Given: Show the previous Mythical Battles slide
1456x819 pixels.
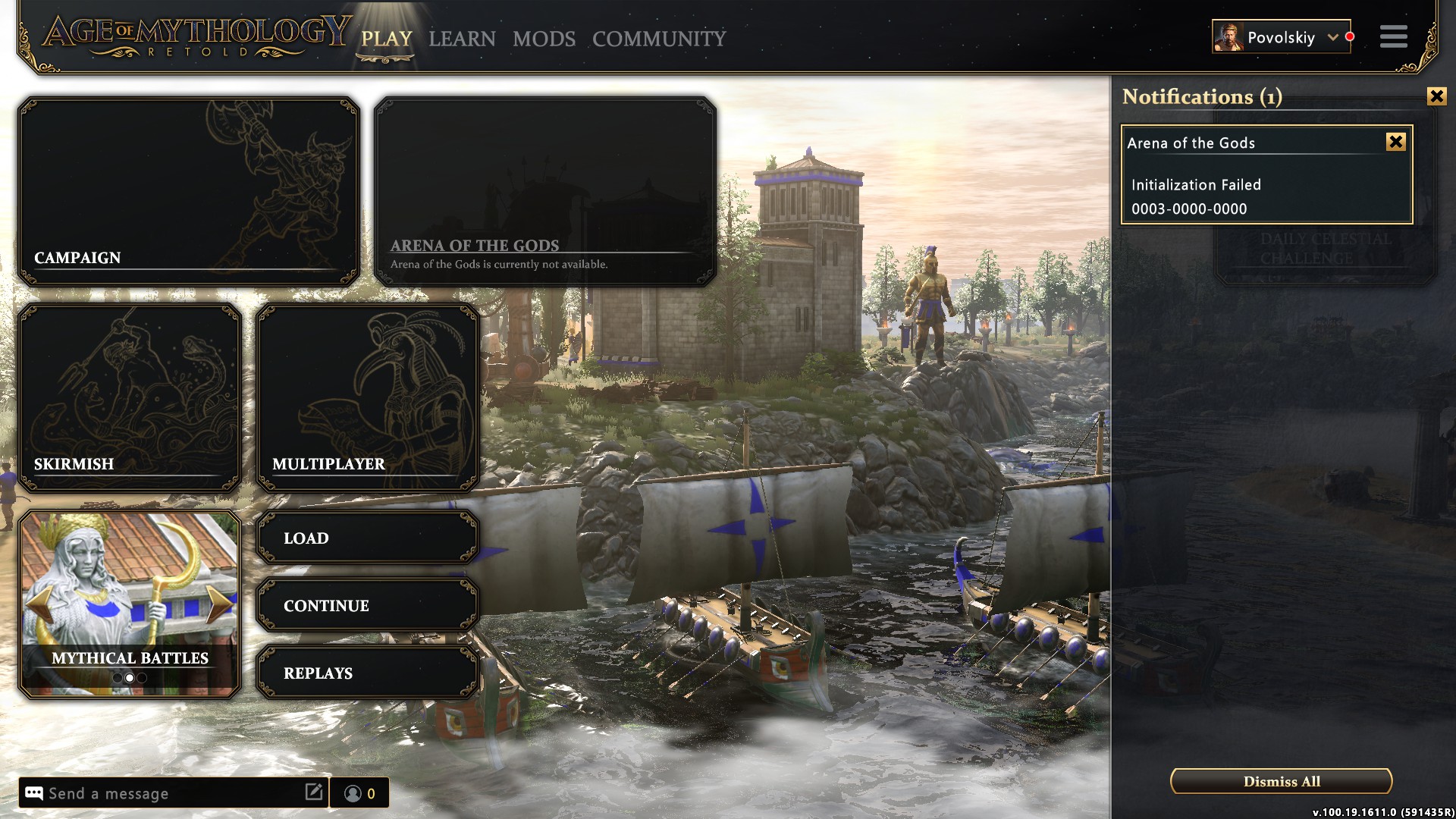Looking at the screenshot, I should click(39, 604).
